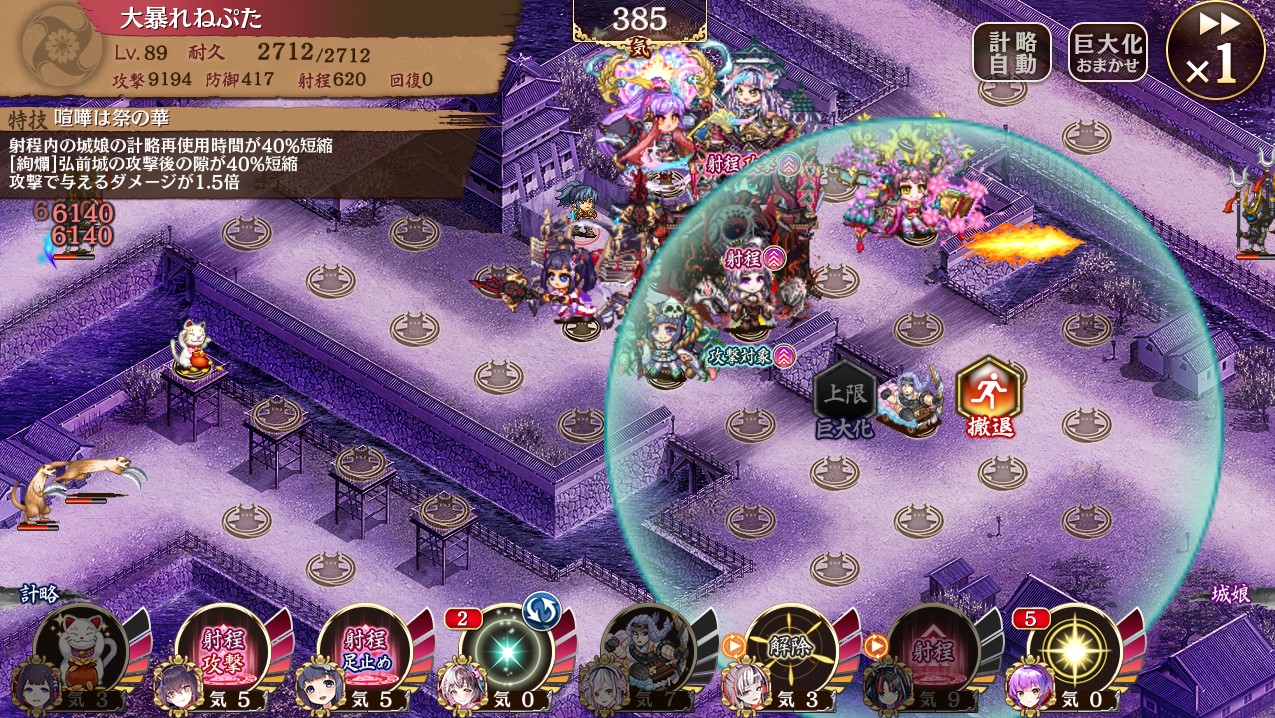The height and width of the screenshot is (718, 1275).
Task: Fire the golden burst stratagem marked 5
Action: point(1075,650)
